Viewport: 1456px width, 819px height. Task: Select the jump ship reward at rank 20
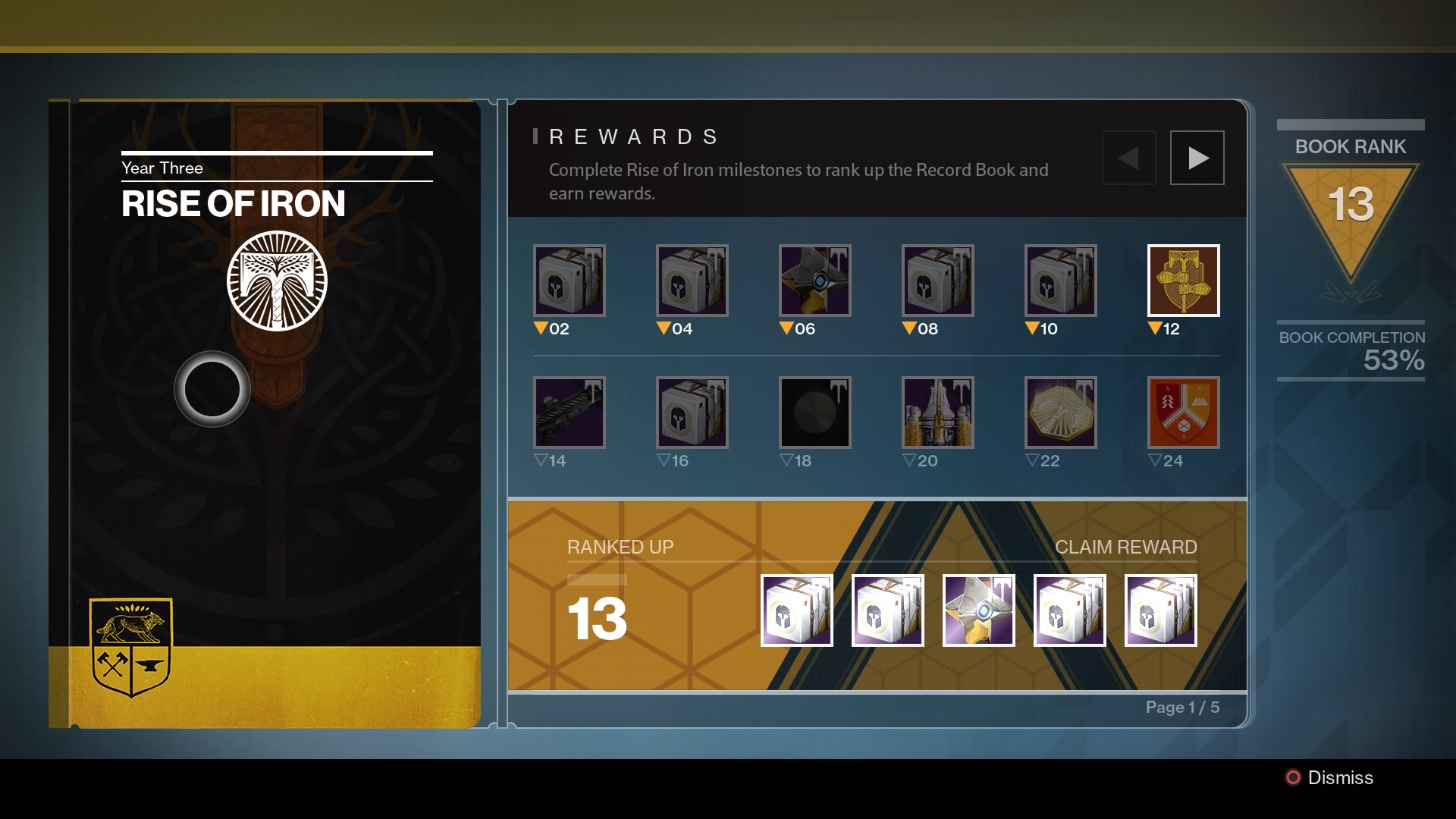coord(938,412)
